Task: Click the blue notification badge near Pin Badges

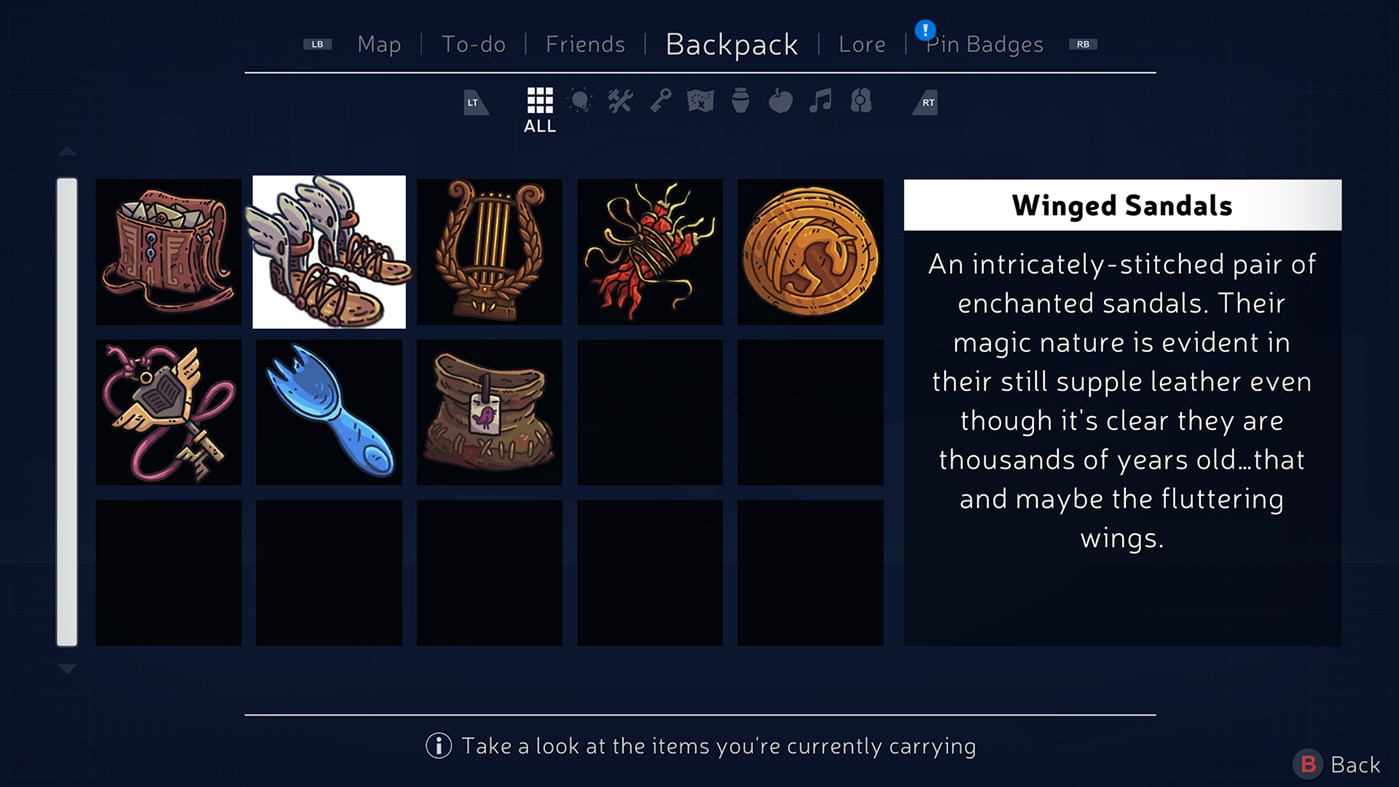Action: click(925, 30)
